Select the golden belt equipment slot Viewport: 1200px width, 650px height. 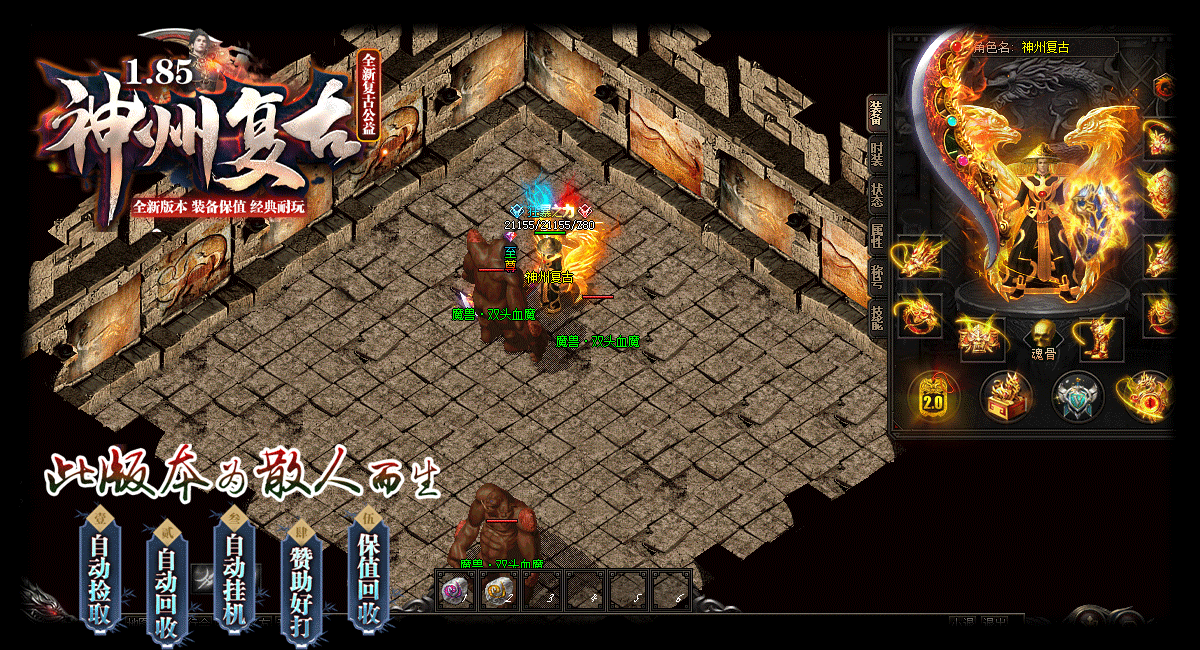980,338
